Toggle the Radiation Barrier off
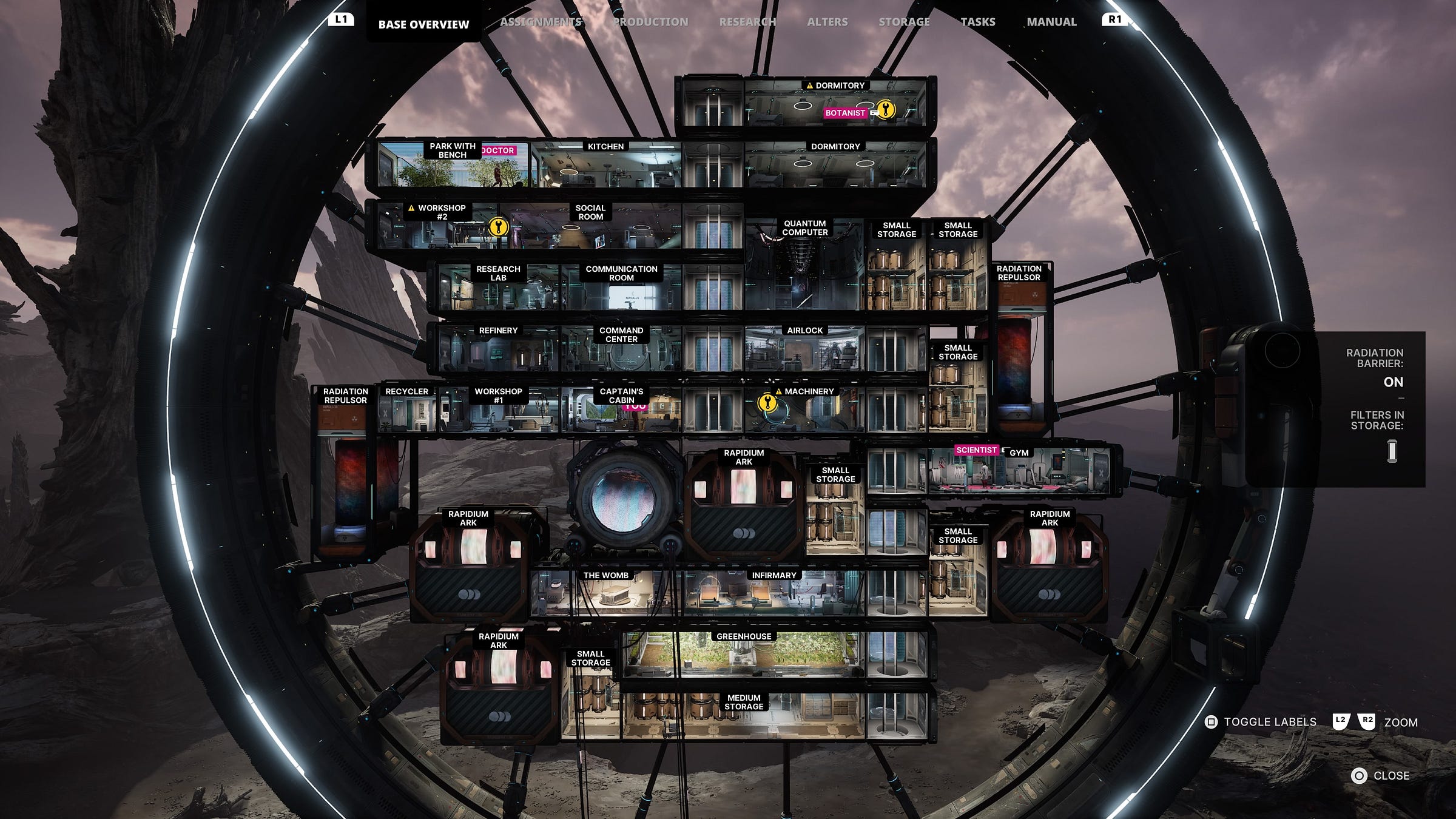 click(1393, 382)
